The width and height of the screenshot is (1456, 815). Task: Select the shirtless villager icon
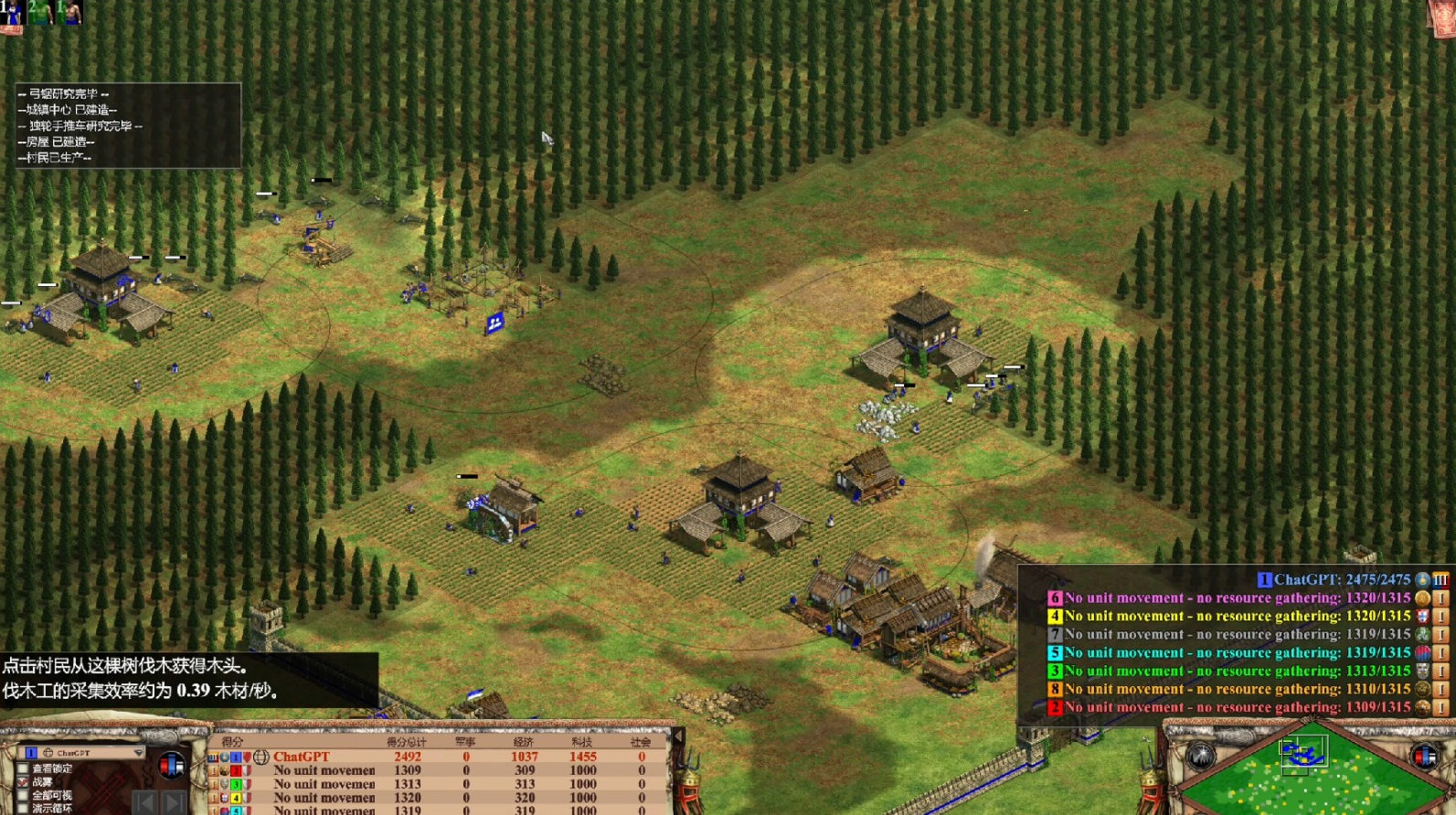point(69,12)
